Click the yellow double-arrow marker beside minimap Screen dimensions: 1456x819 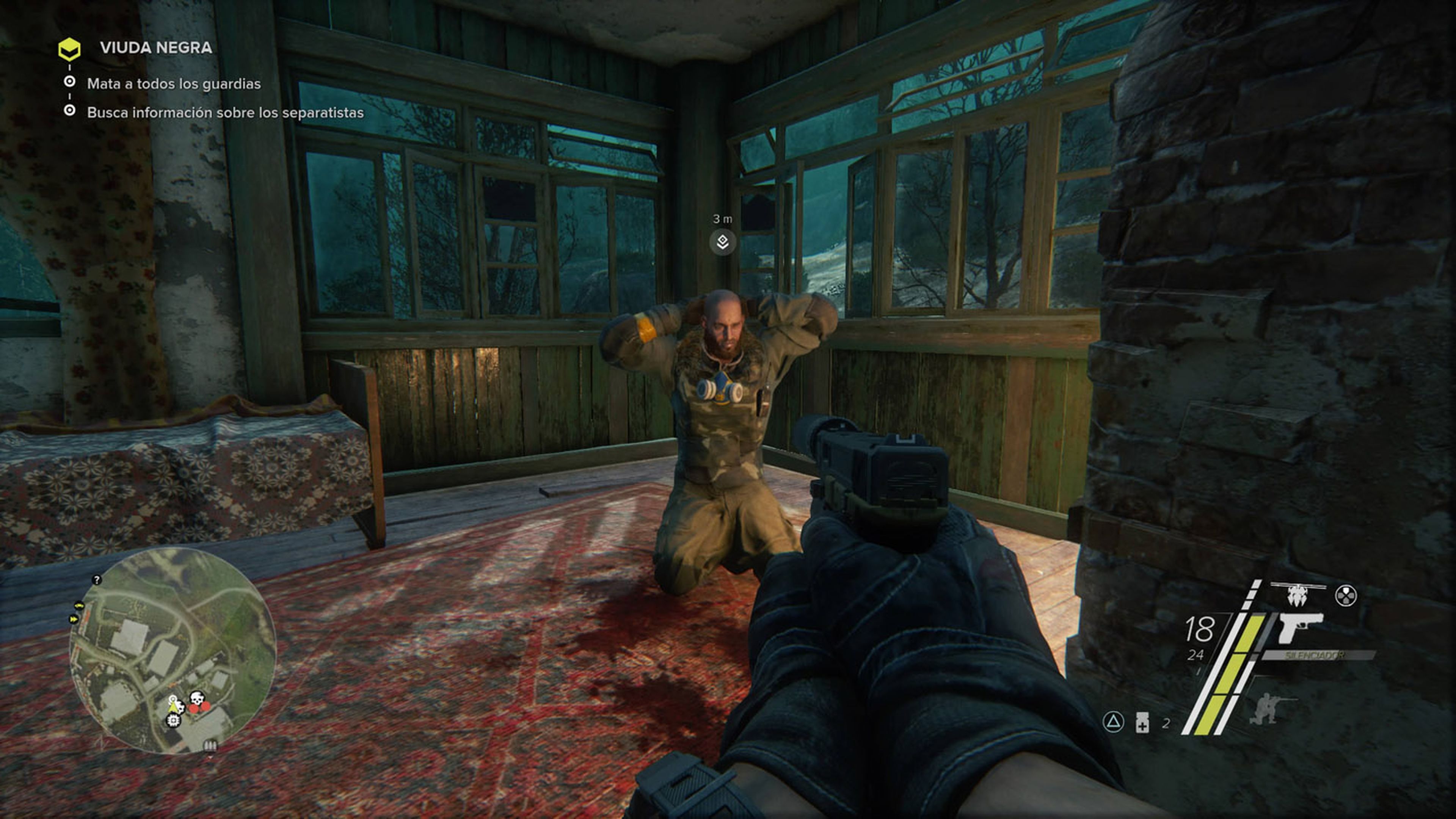pos(74,620)
